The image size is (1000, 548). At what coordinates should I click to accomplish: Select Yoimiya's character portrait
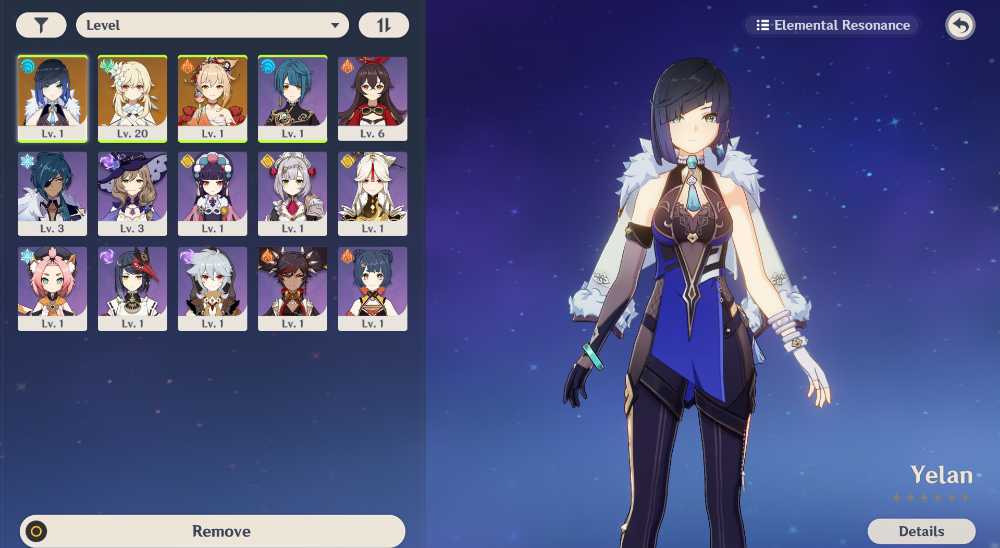click(212, 98)
